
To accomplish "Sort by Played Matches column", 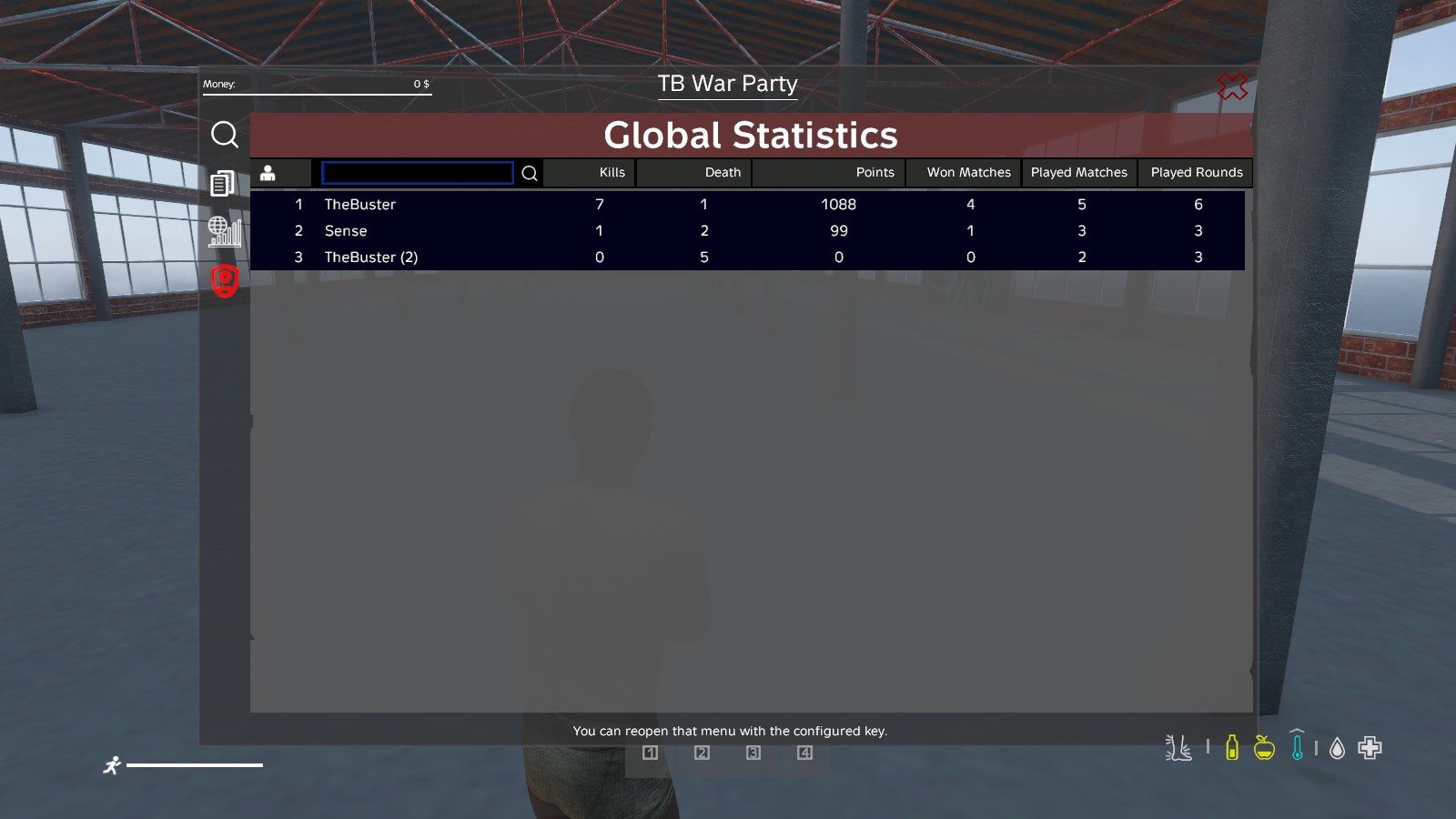I will [x=1078, y=173].
